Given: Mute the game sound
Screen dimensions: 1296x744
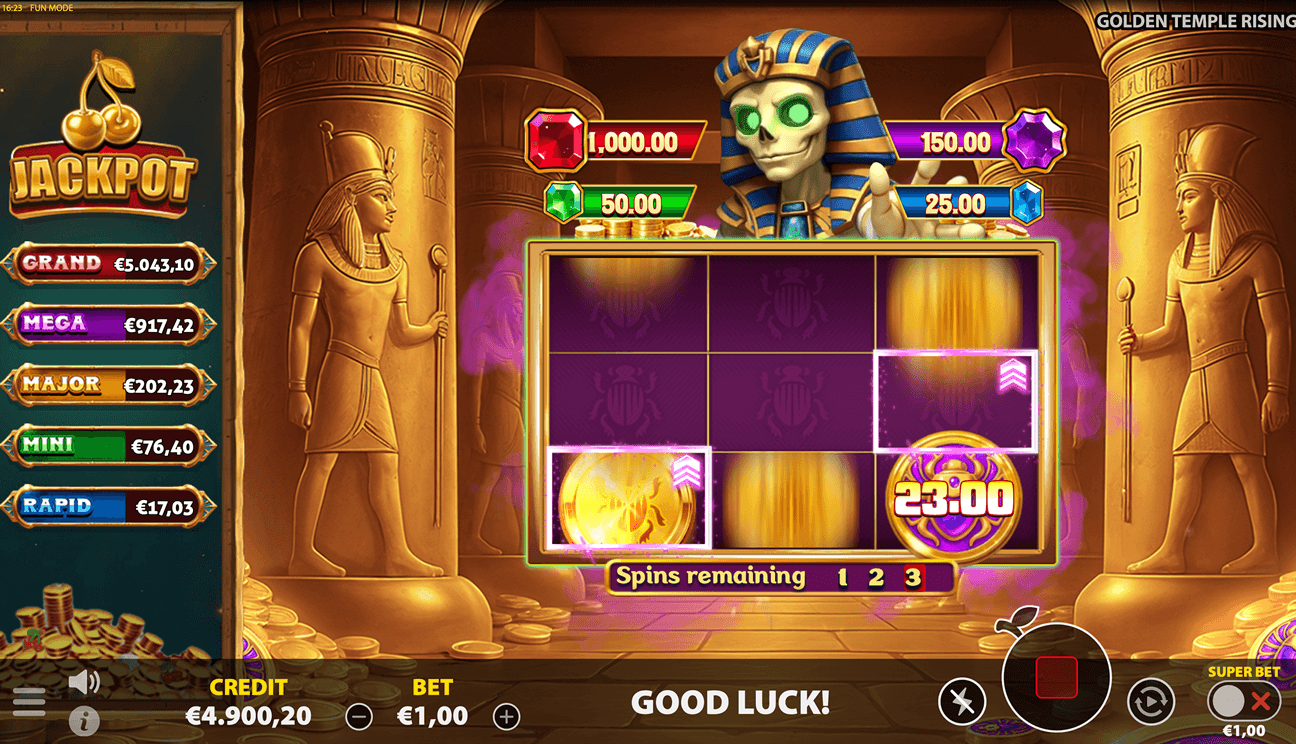Looking at the screenshot, I should pyautogui.click(x=84, y=681).
